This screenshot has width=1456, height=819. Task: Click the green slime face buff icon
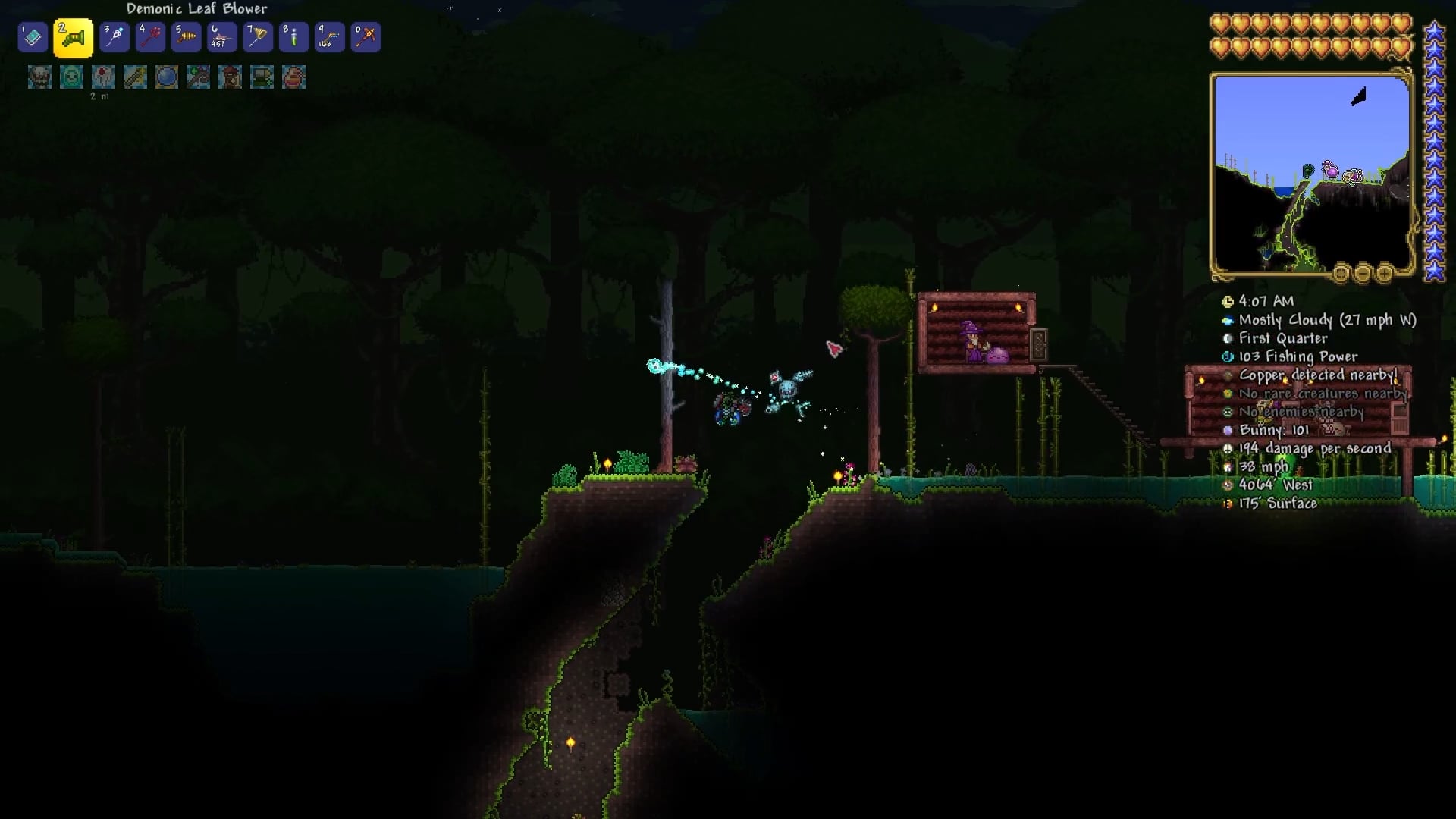coord(71,77)
